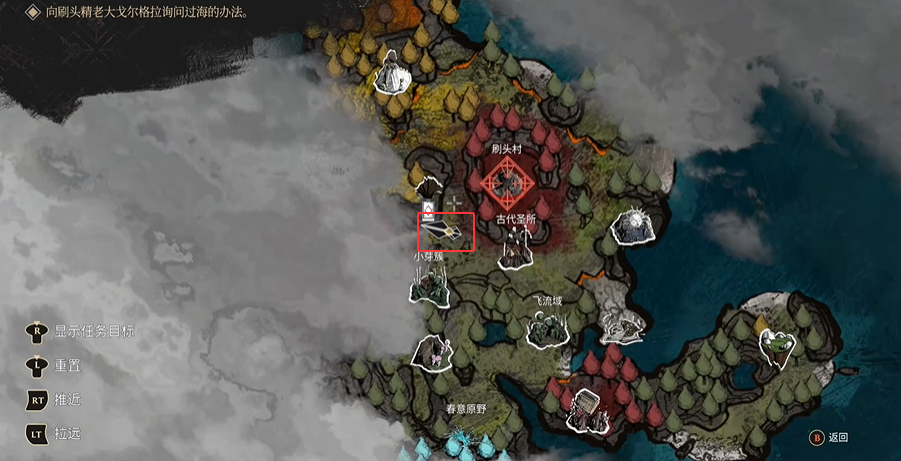The height and width of the screenshot is (461, 901).
Task: Select the map marker inside the red box
Action: point(444,232)
